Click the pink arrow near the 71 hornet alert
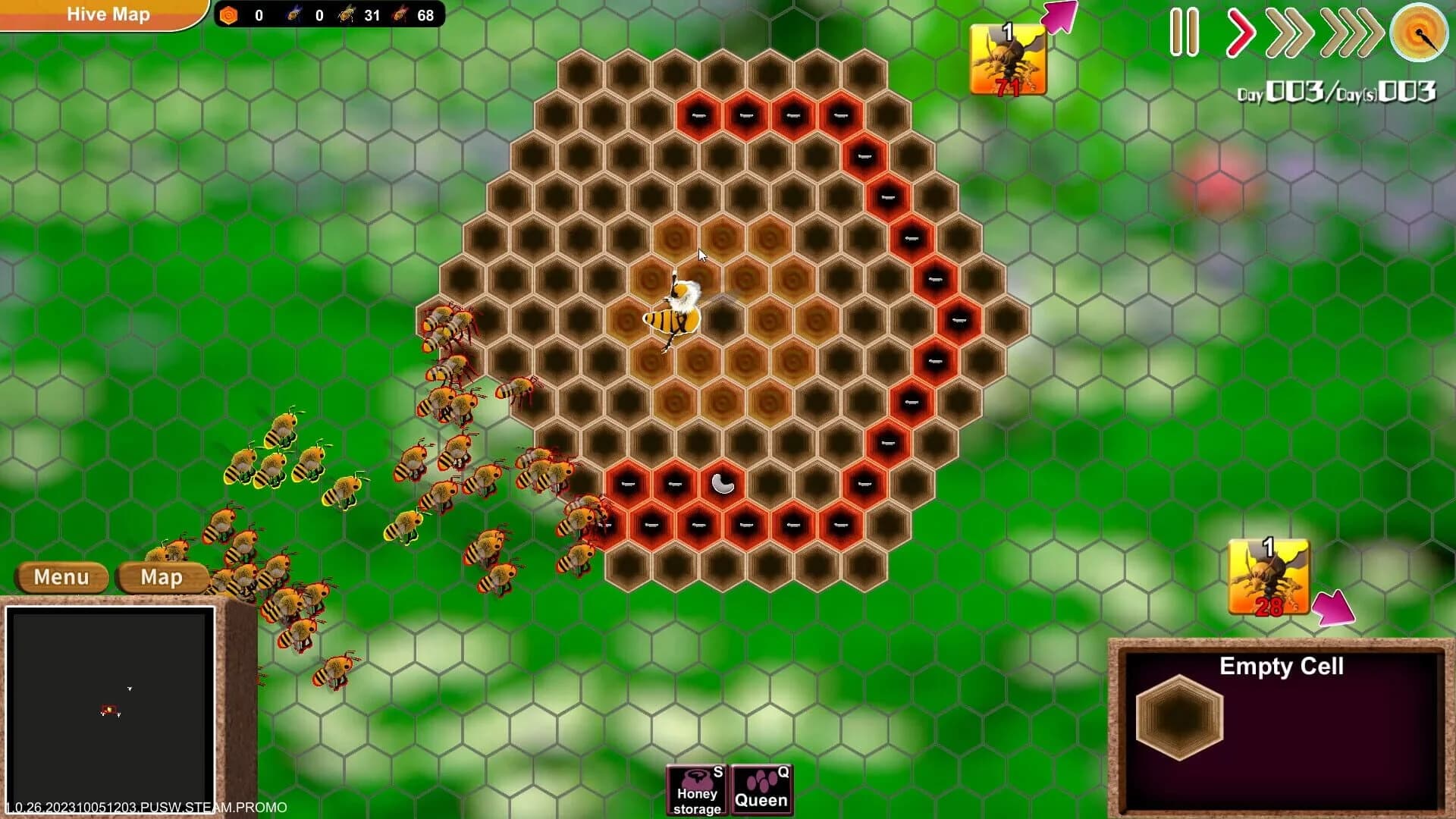 click(1060, 17)
